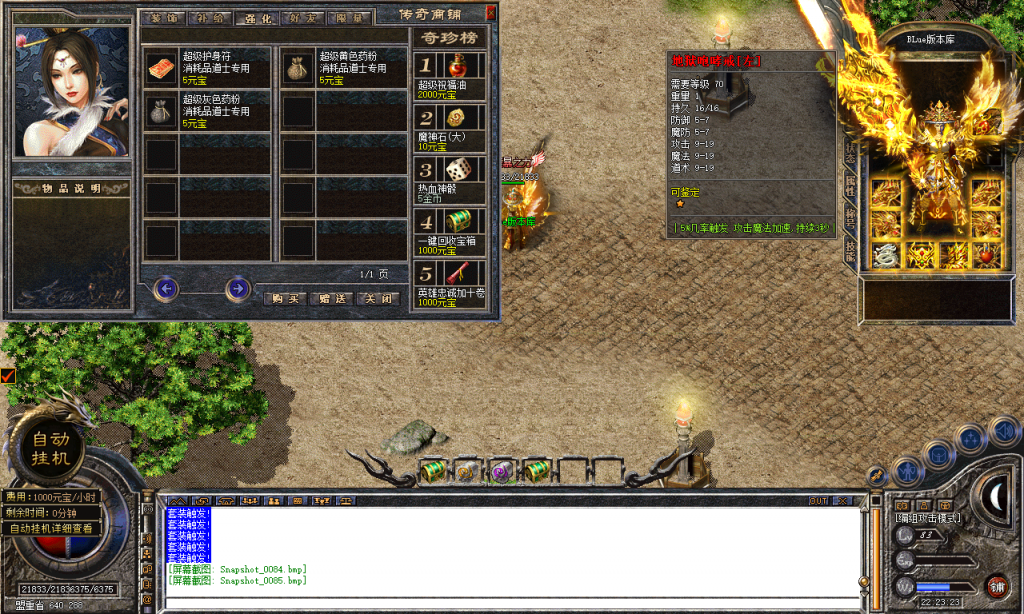The height and width of the screenshot is (614, 1024).
Task: Toggle the orange checkbox at left edge
Action: click(x=8, y=376)
